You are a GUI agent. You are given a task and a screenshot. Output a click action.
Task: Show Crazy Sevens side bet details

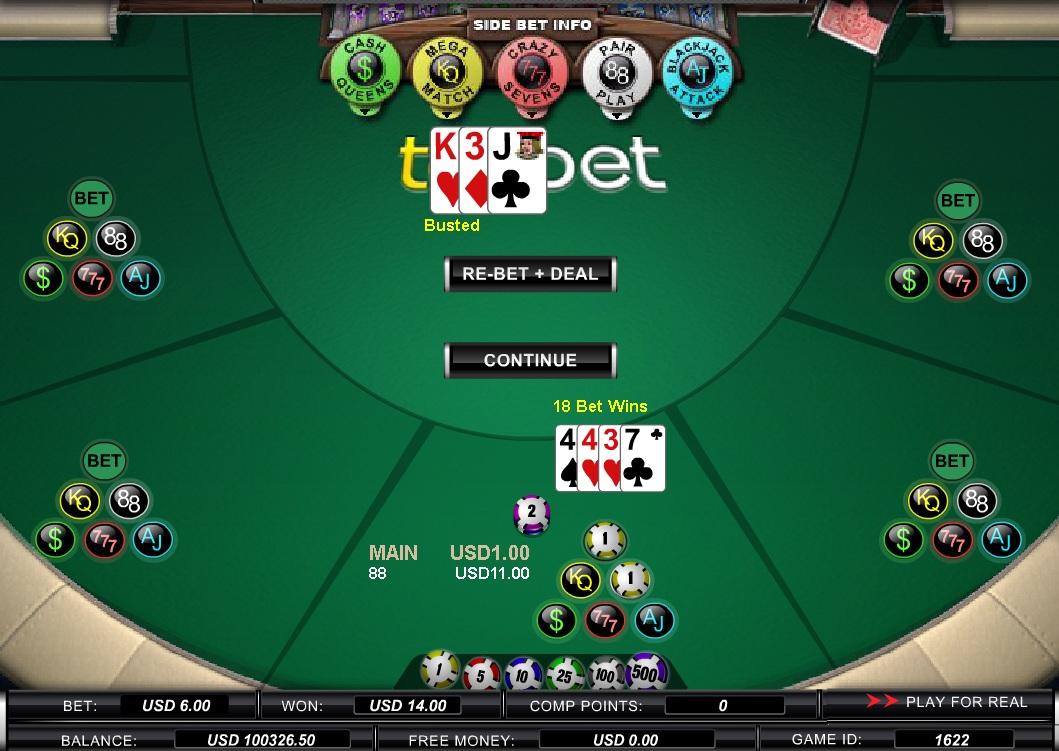click(x=531, y=72)
